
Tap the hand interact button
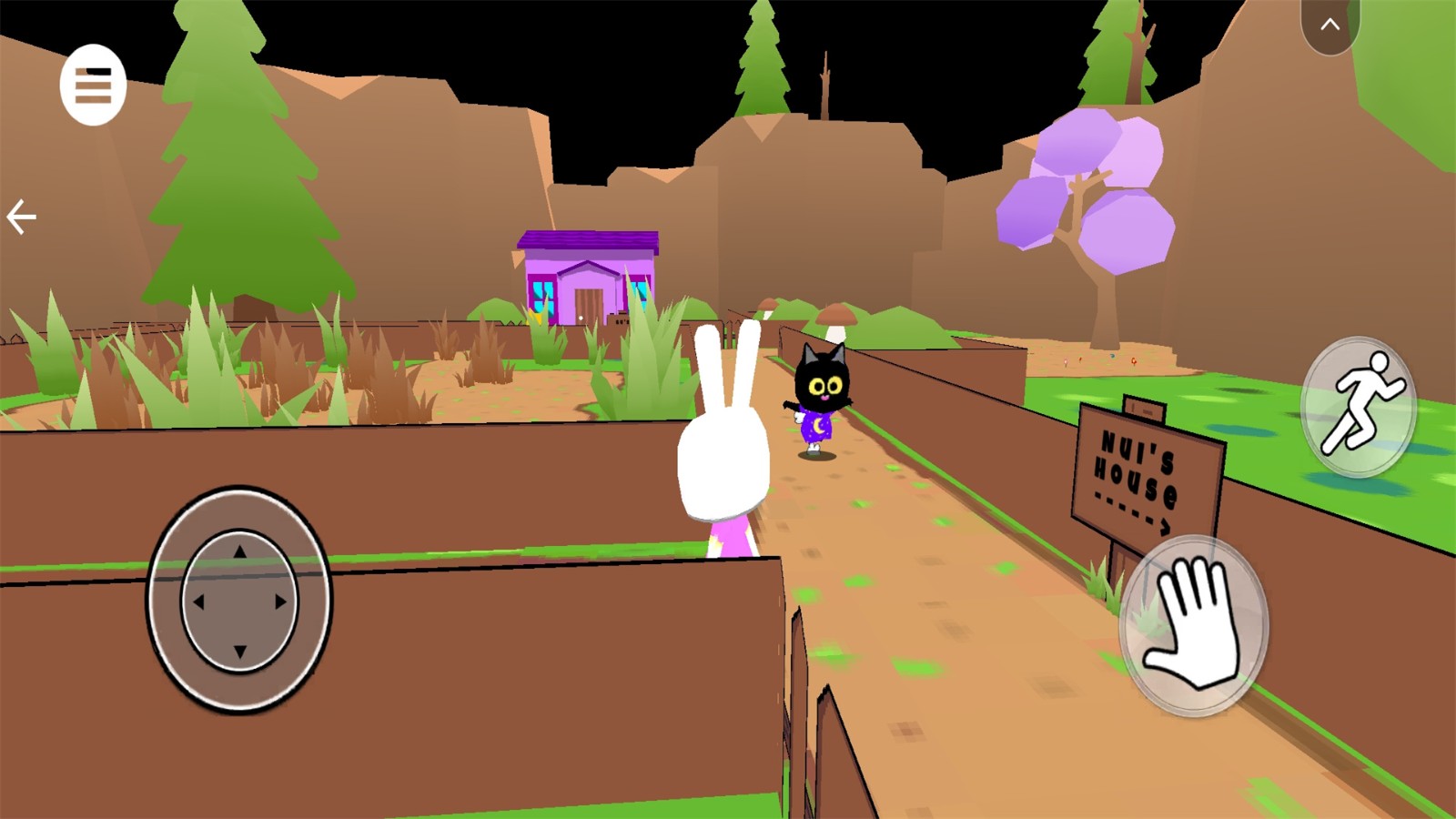point(1193,624)
